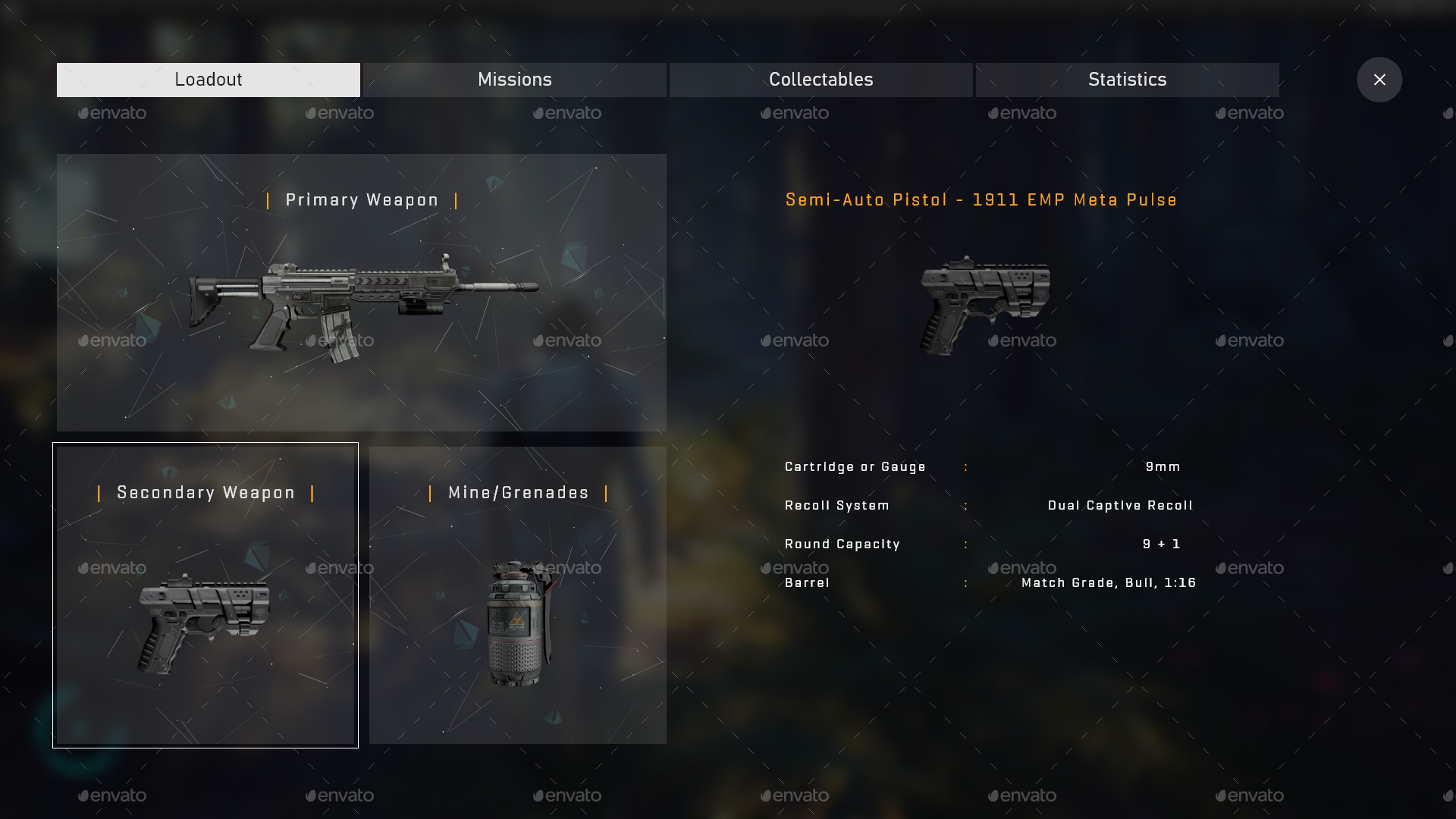
Task: Expand the Cartridge or Gauge spec row
Action: click(855, 466)
